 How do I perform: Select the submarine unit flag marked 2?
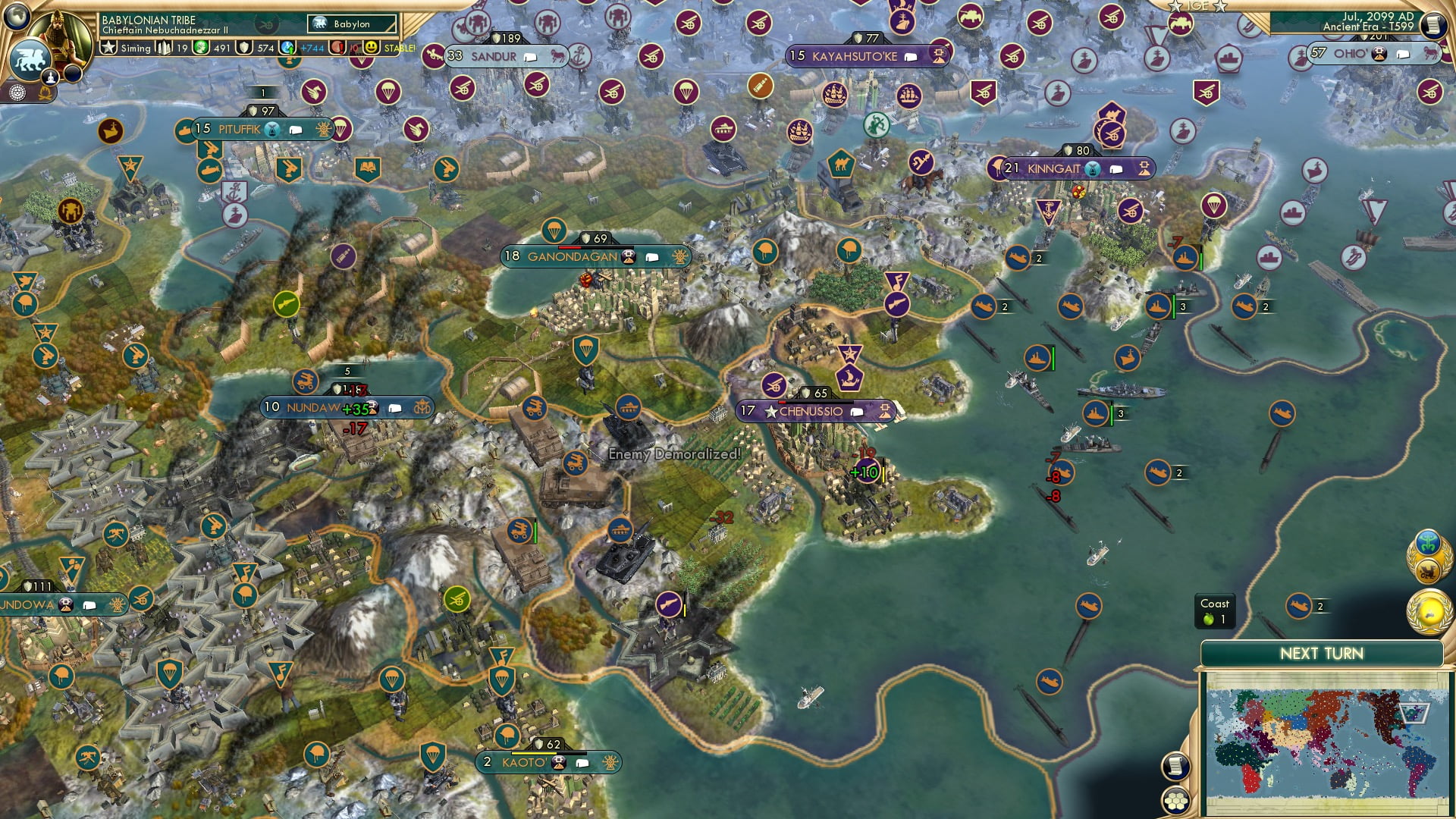pos(1159,472)
